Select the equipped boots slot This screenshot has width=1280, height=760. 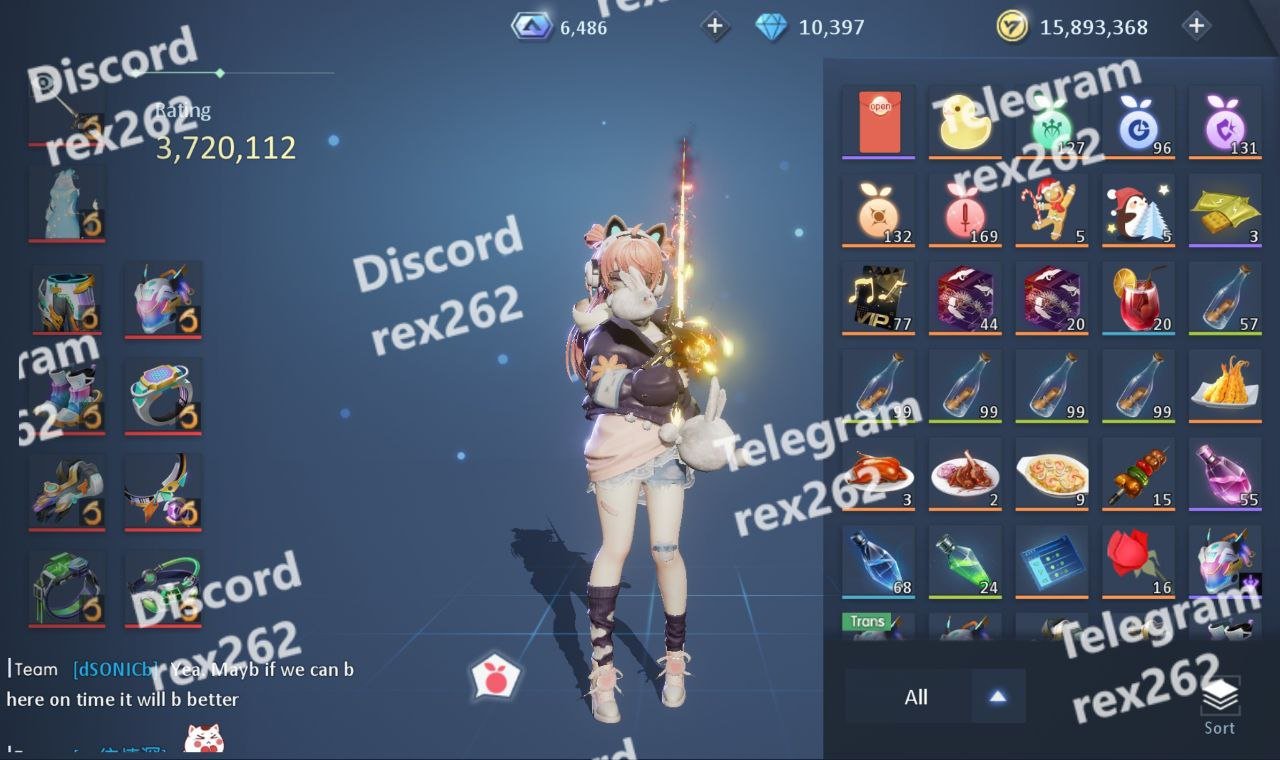67,395
